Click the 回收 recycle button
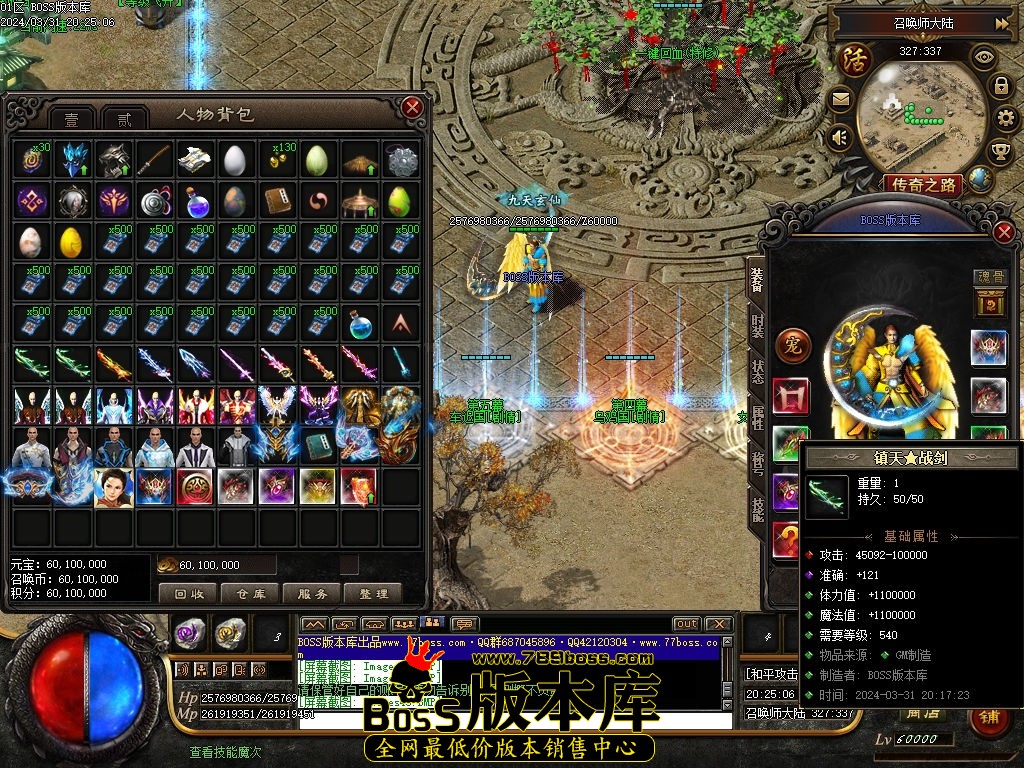 pos(189,593)
